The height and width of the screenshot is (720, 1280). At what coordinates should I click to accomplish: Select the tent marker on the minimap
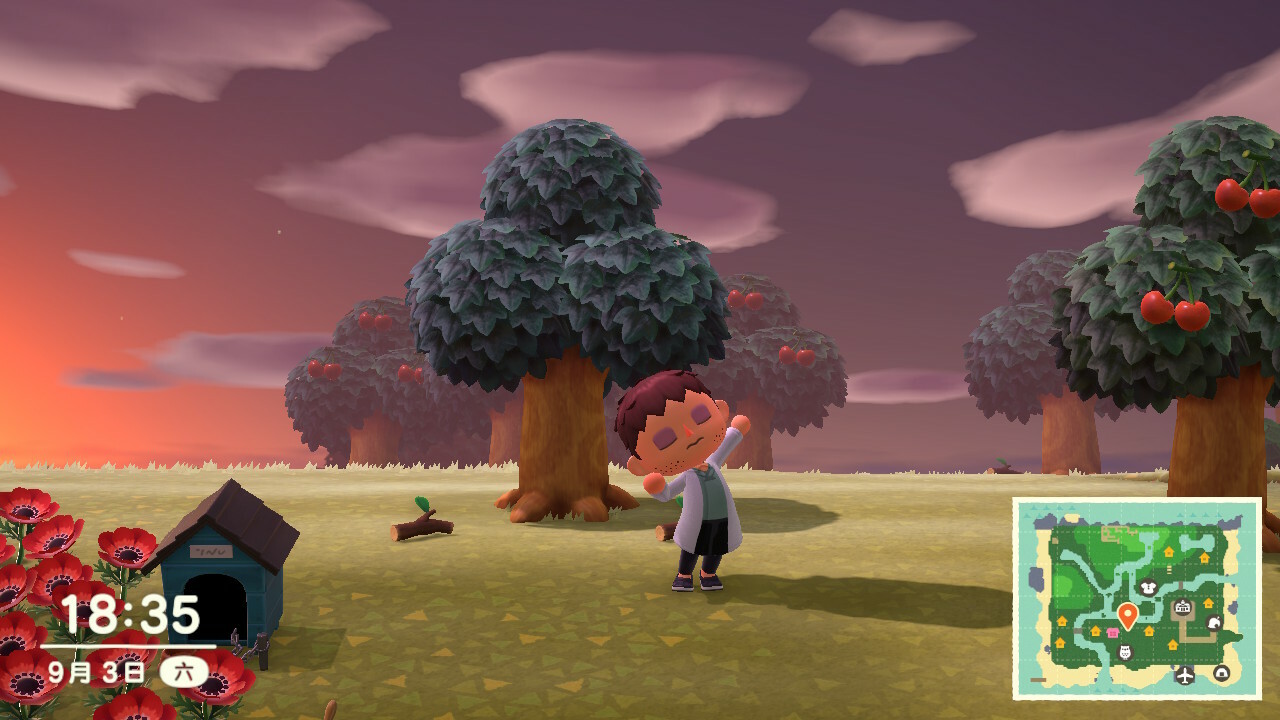click(x=1221, y=673)
